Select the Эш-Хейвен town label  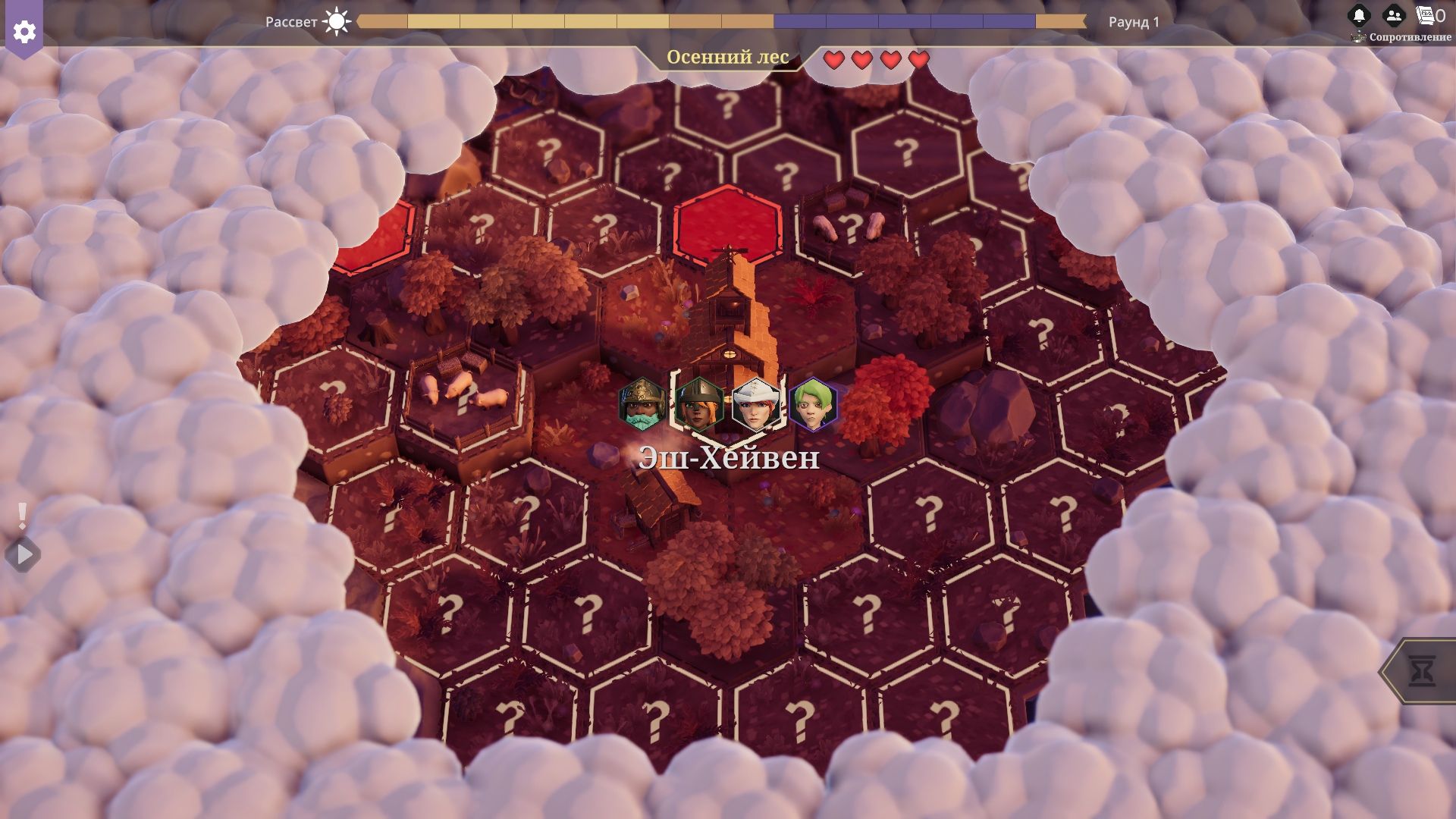click(728, 458)
